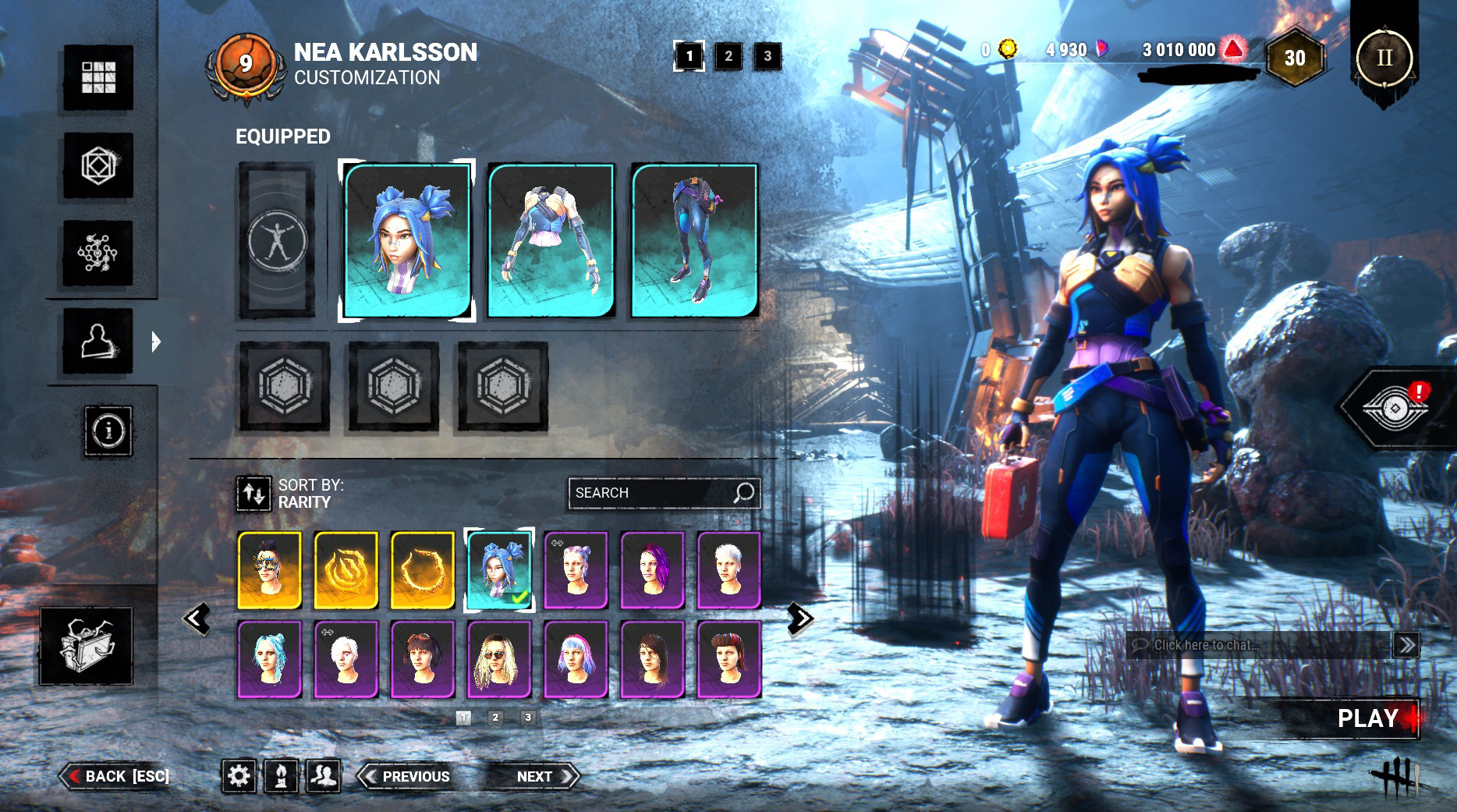This screenshot has width=1457, height=812.
Task: Click the settings gear icon at bottom
Action: [239, 776]
